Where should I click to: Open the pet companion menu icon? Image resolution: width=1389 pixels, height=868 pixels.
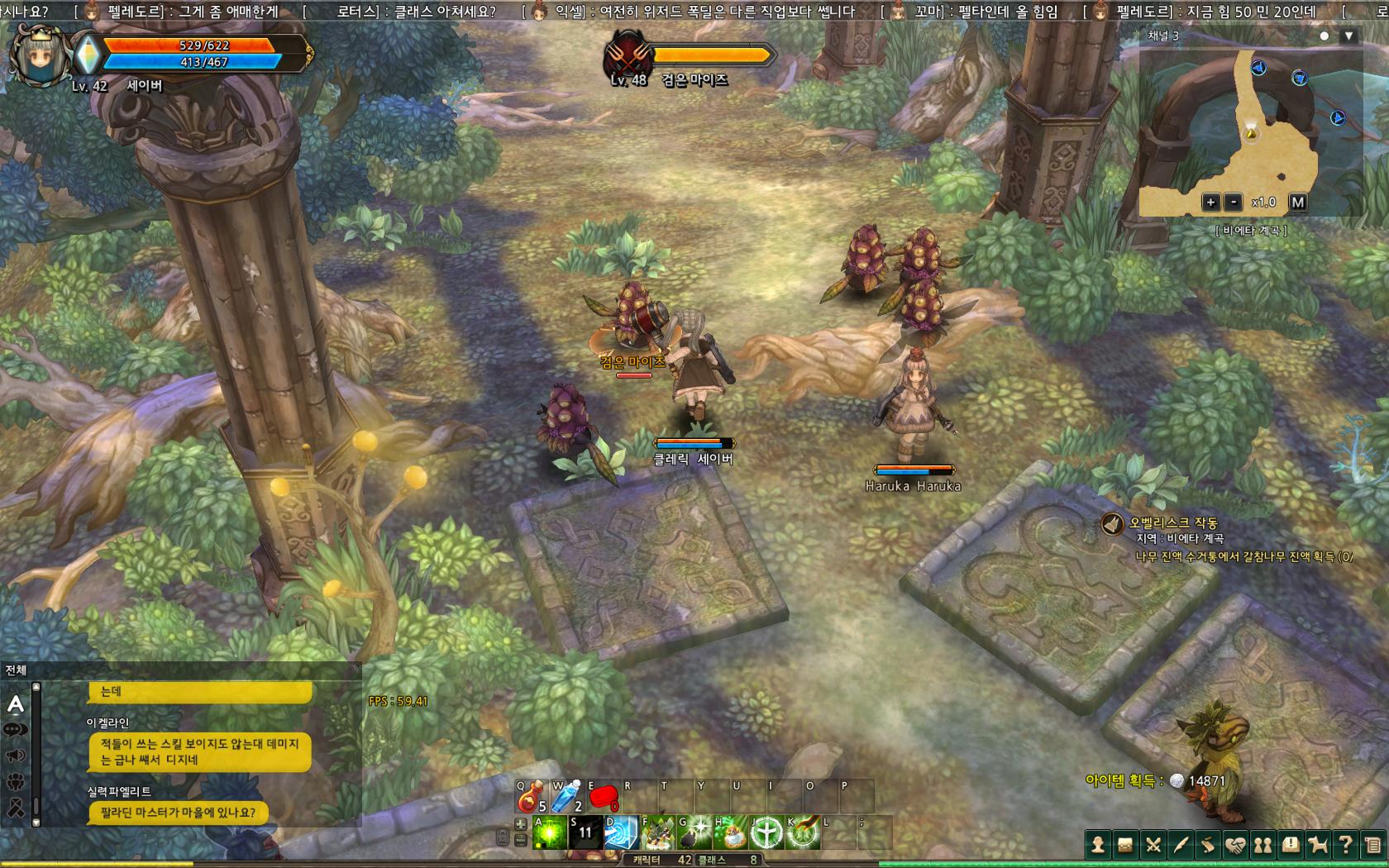coord(1318,845)
